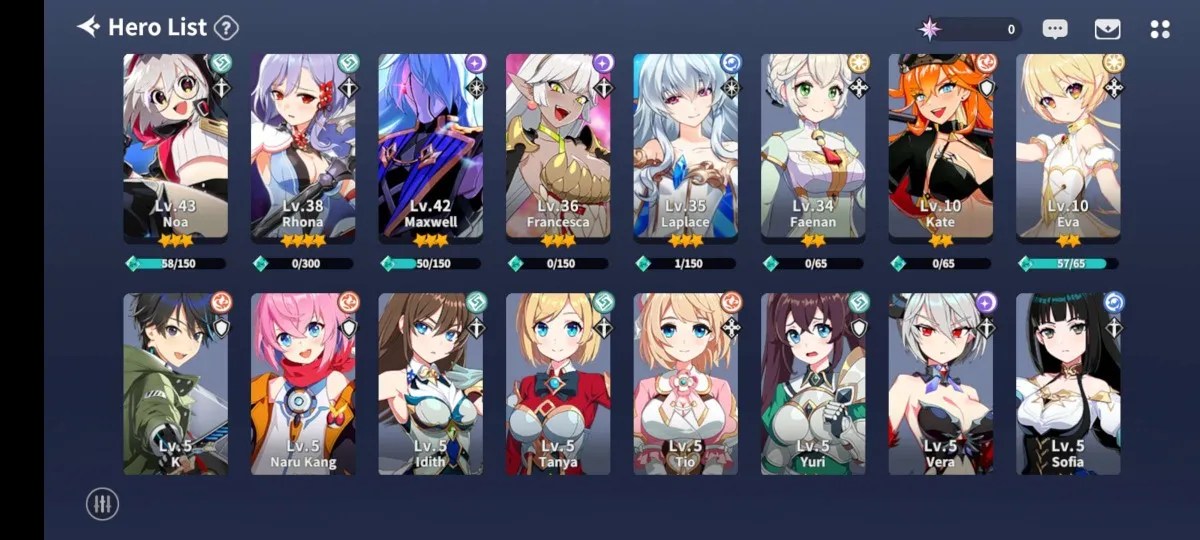Go back using the Hero List arrow
This screenshot has width=1200, height=540.
tap(89, 27)
